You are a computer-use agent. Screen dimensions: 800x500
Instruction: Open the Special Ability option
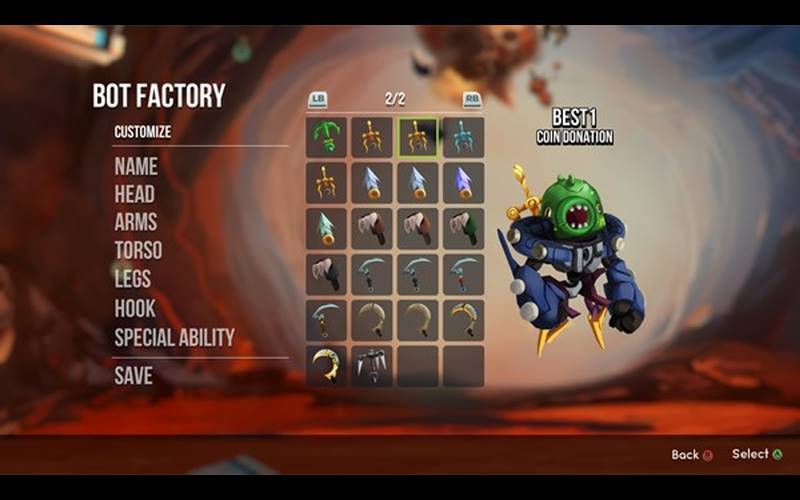click(x=174, y=337)
